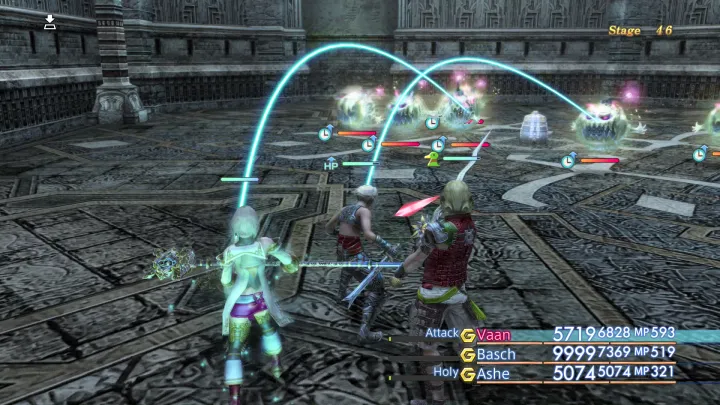The image size is (720, 405).
Task: Select Basch in the party list
Action: coord(497,354)
